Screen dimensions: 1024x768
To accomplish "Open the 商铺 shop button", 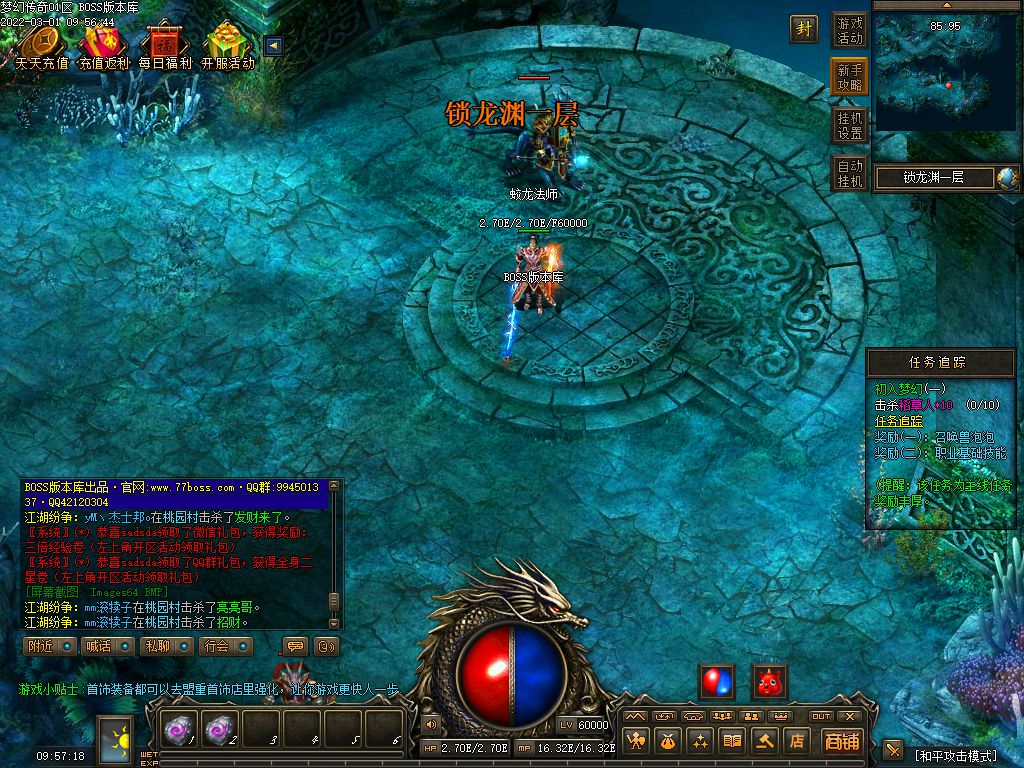I will (842, 741).
